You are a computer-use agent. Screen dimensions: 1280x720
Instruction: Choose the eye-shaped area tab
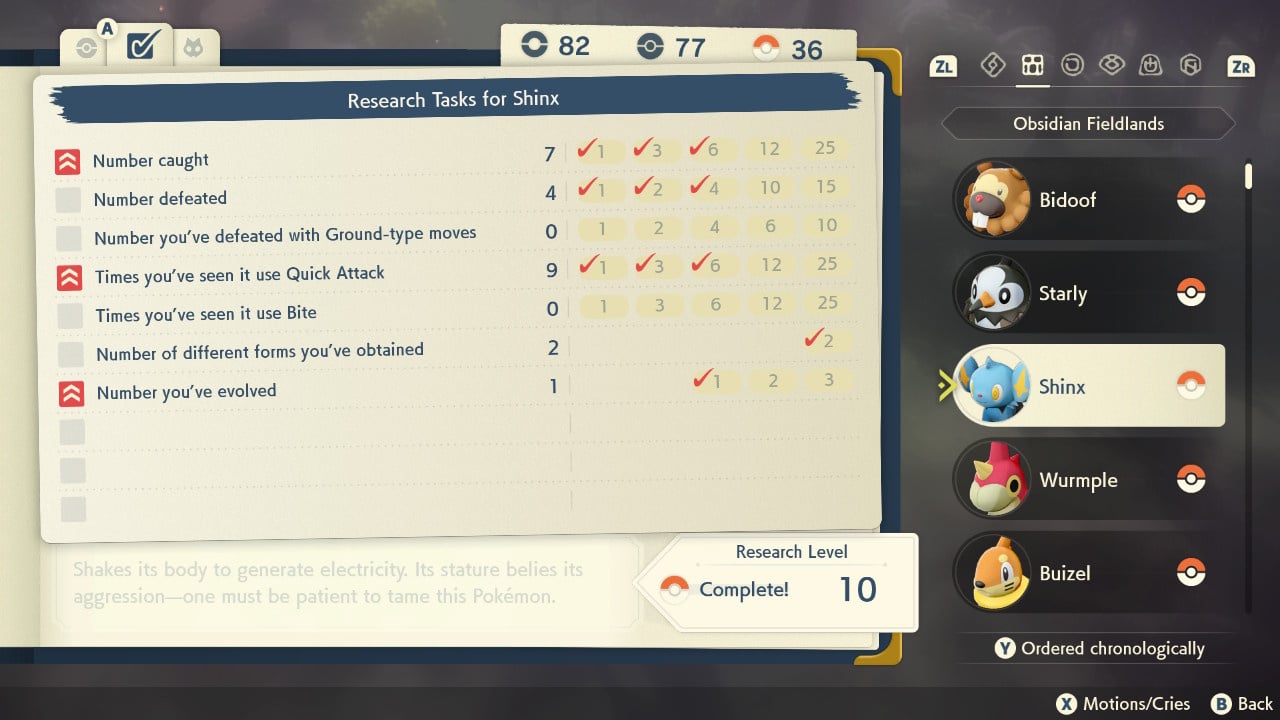coord(1111,66)
